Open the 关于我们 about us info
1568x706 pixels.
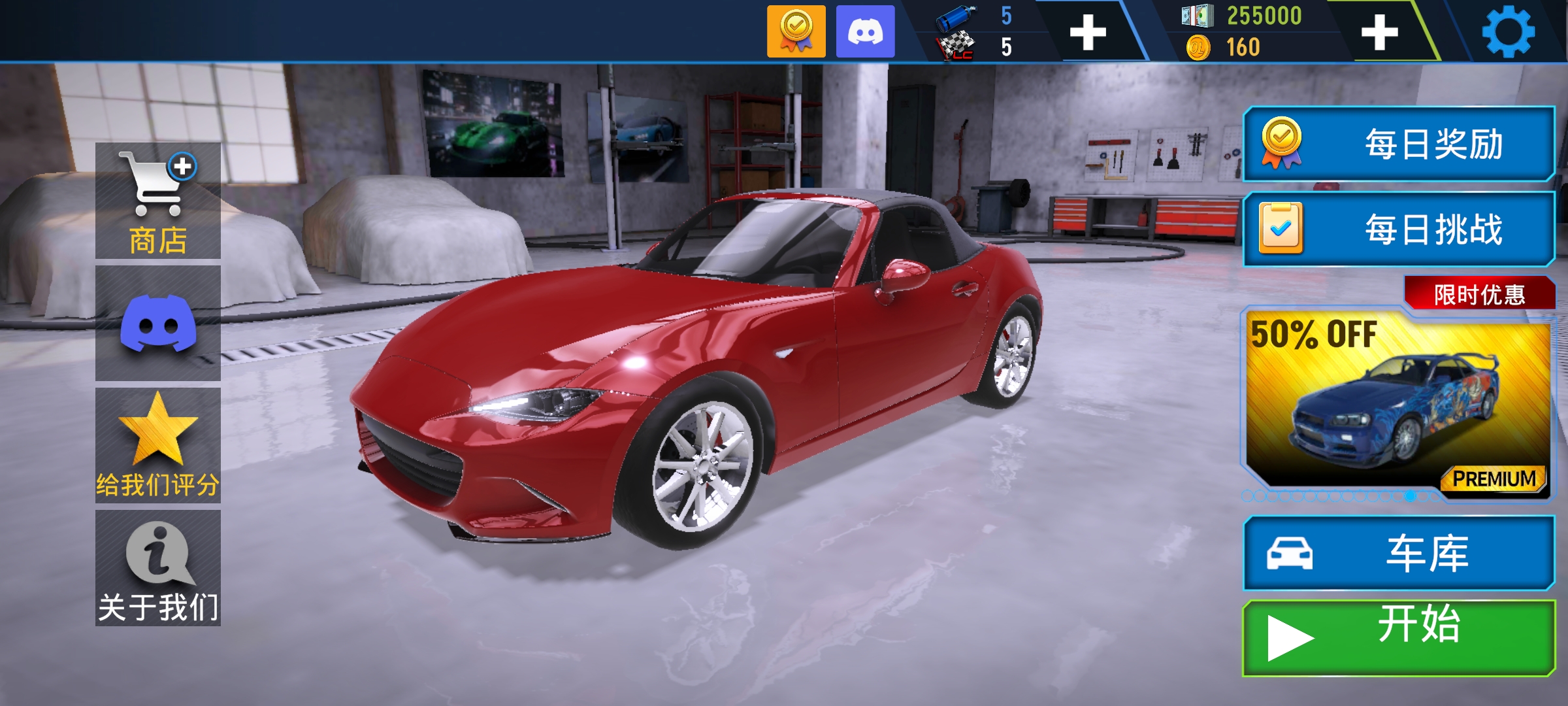coord(158,568)
